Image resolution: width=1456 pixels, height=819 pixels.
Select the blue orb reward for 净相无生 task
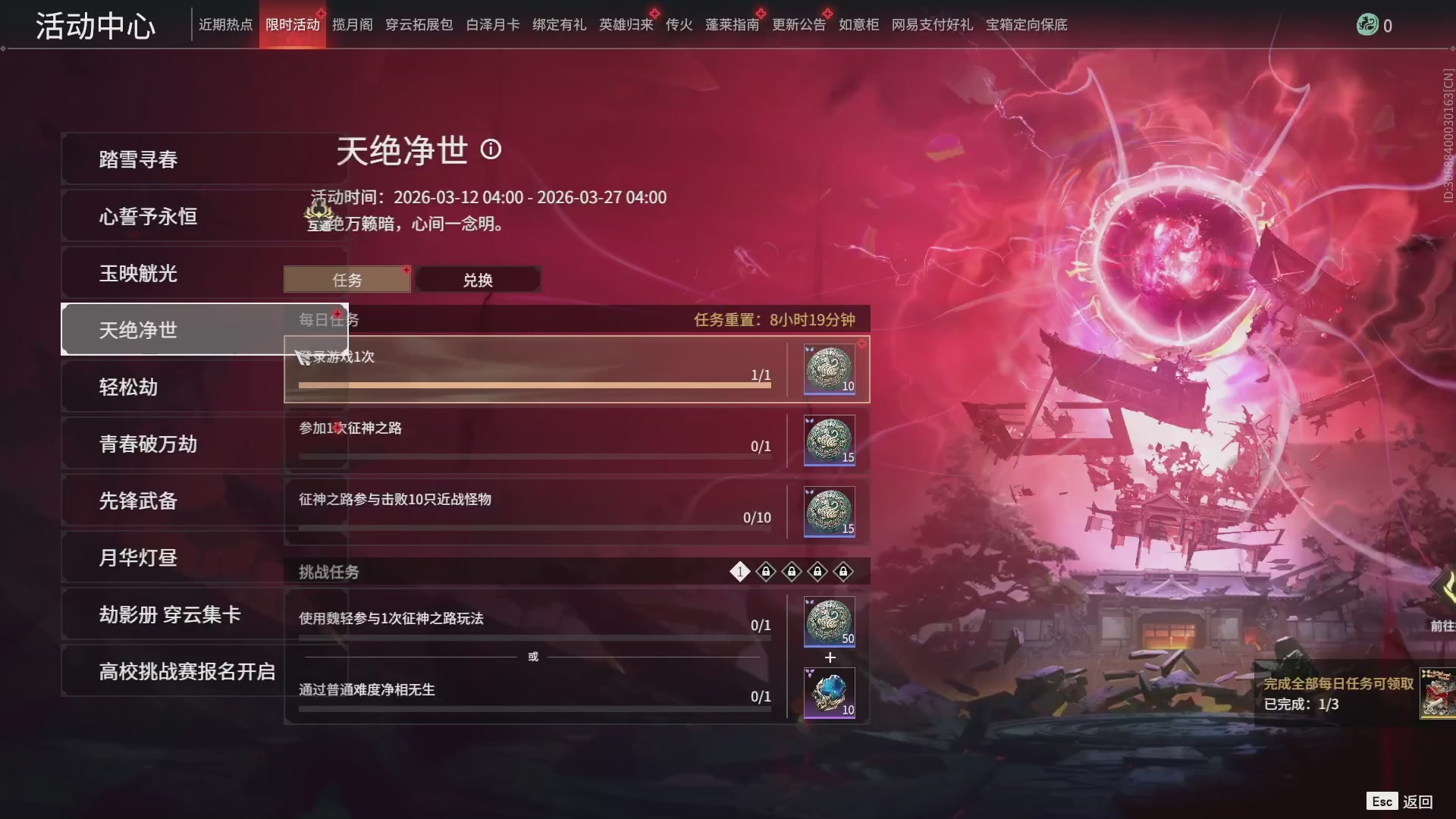click(829, 692)
